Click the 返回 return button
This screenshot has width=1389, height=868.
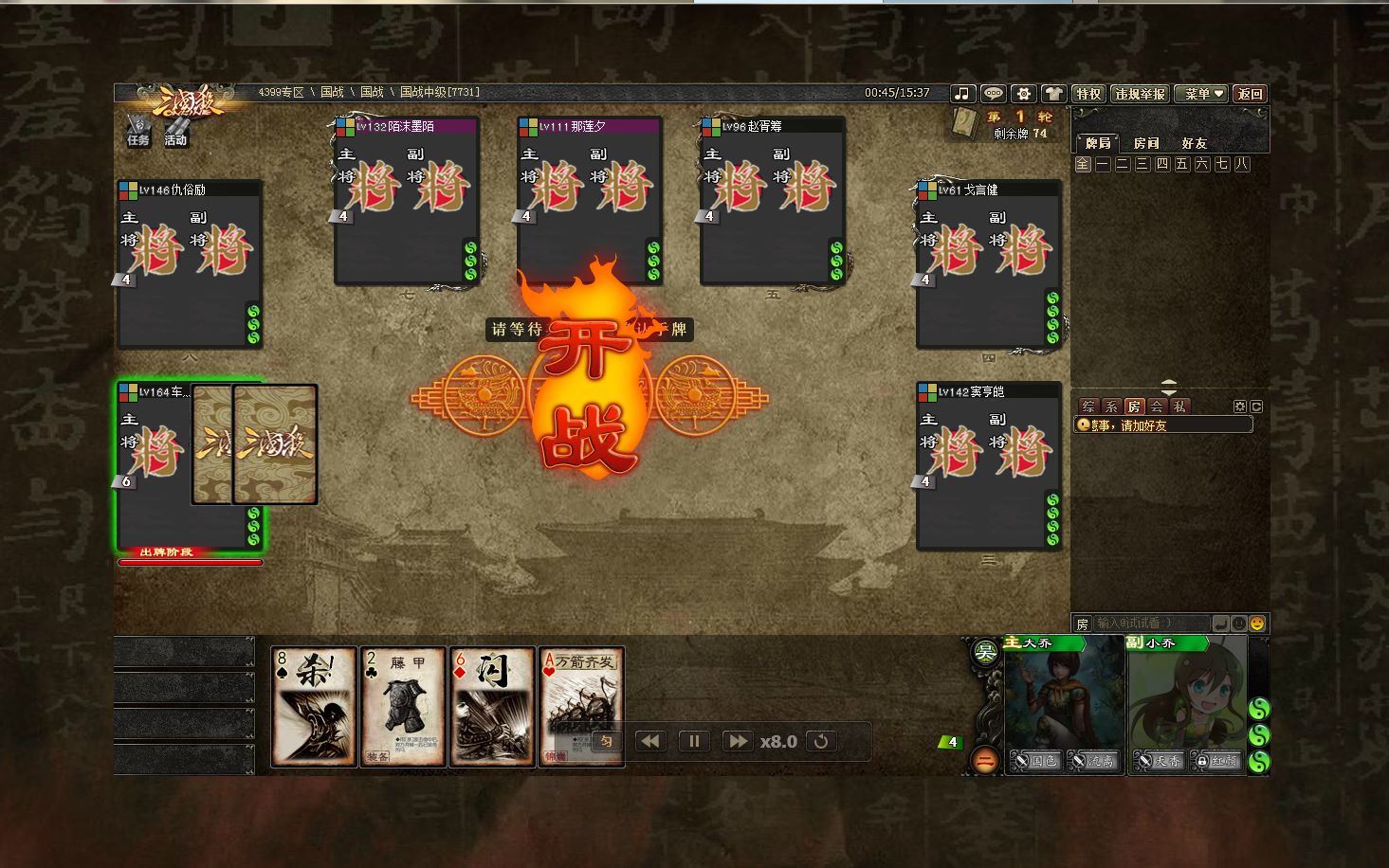pyautogui.click(x=1250, y=94)
